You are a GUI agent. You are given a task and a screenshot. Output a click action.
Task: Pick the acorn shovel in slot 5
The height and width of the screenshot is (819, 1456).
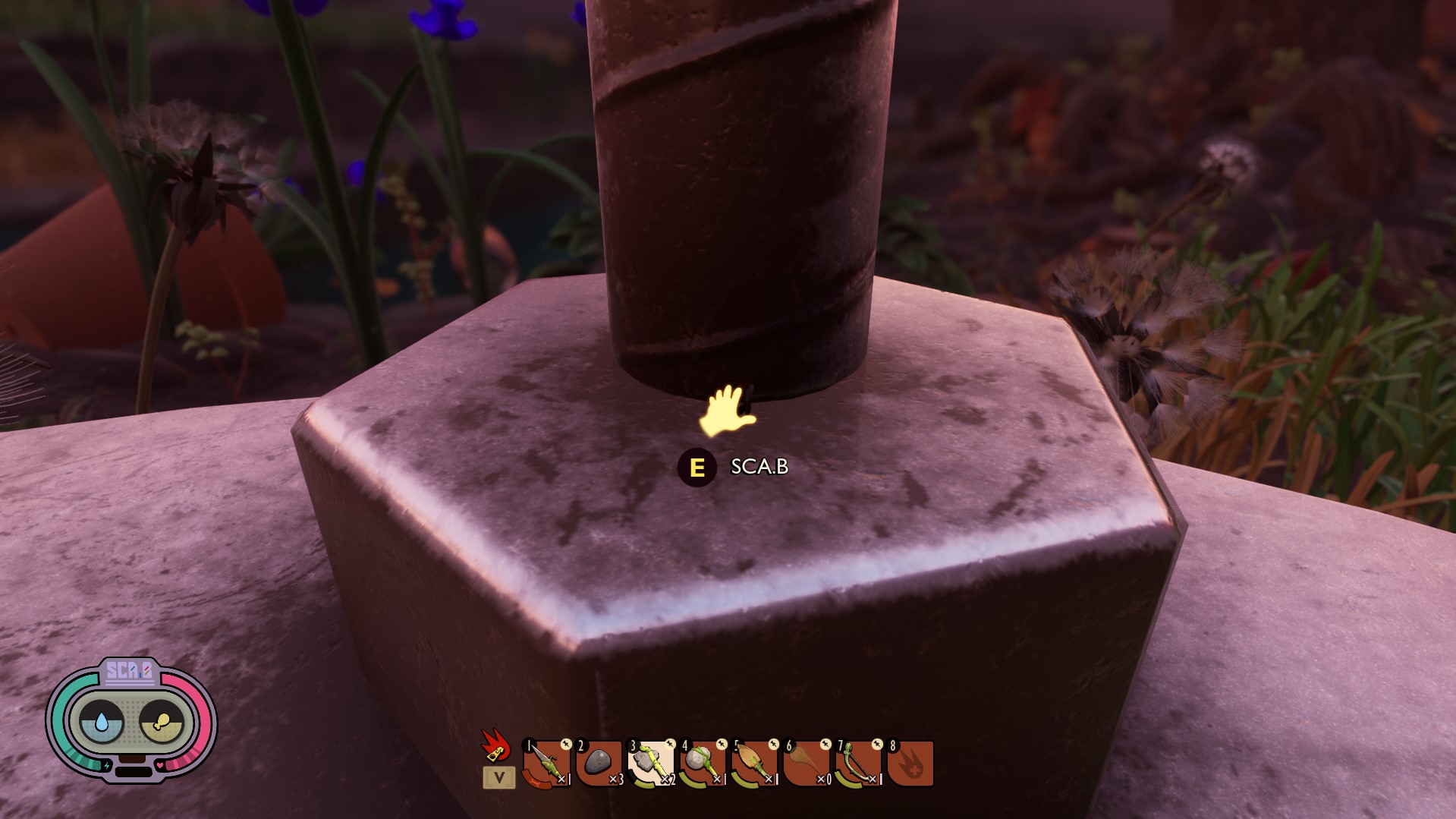755,764
